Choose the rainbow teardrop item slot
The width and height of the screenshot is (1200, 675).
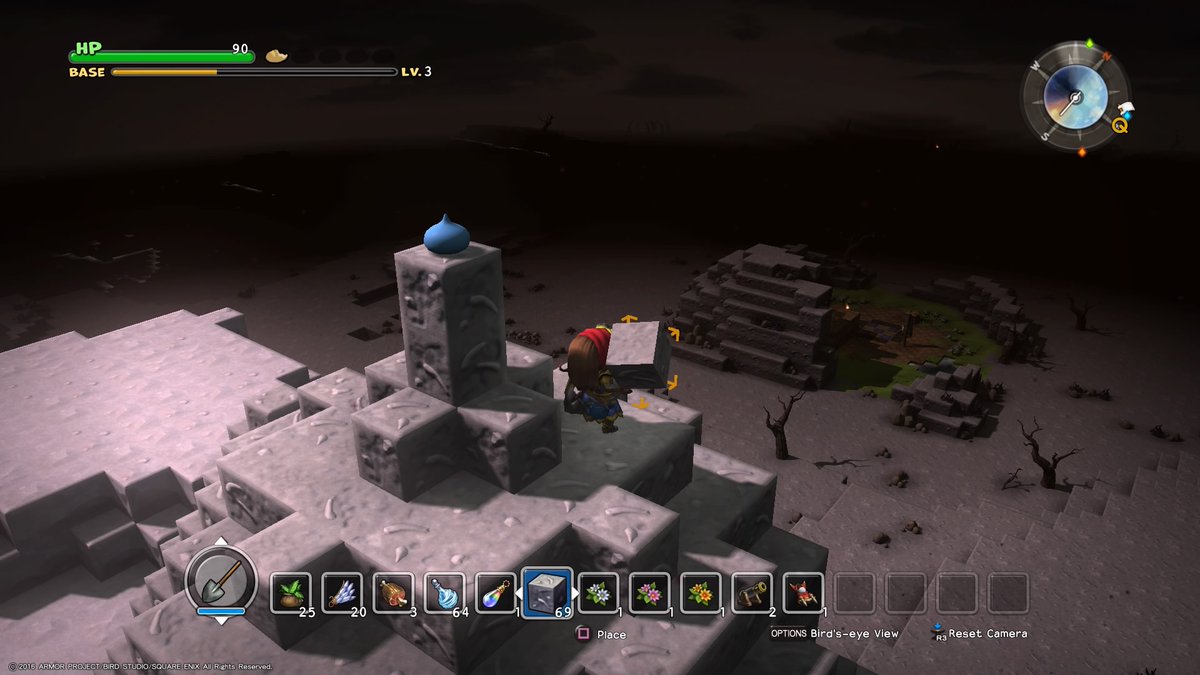point(495,593)
